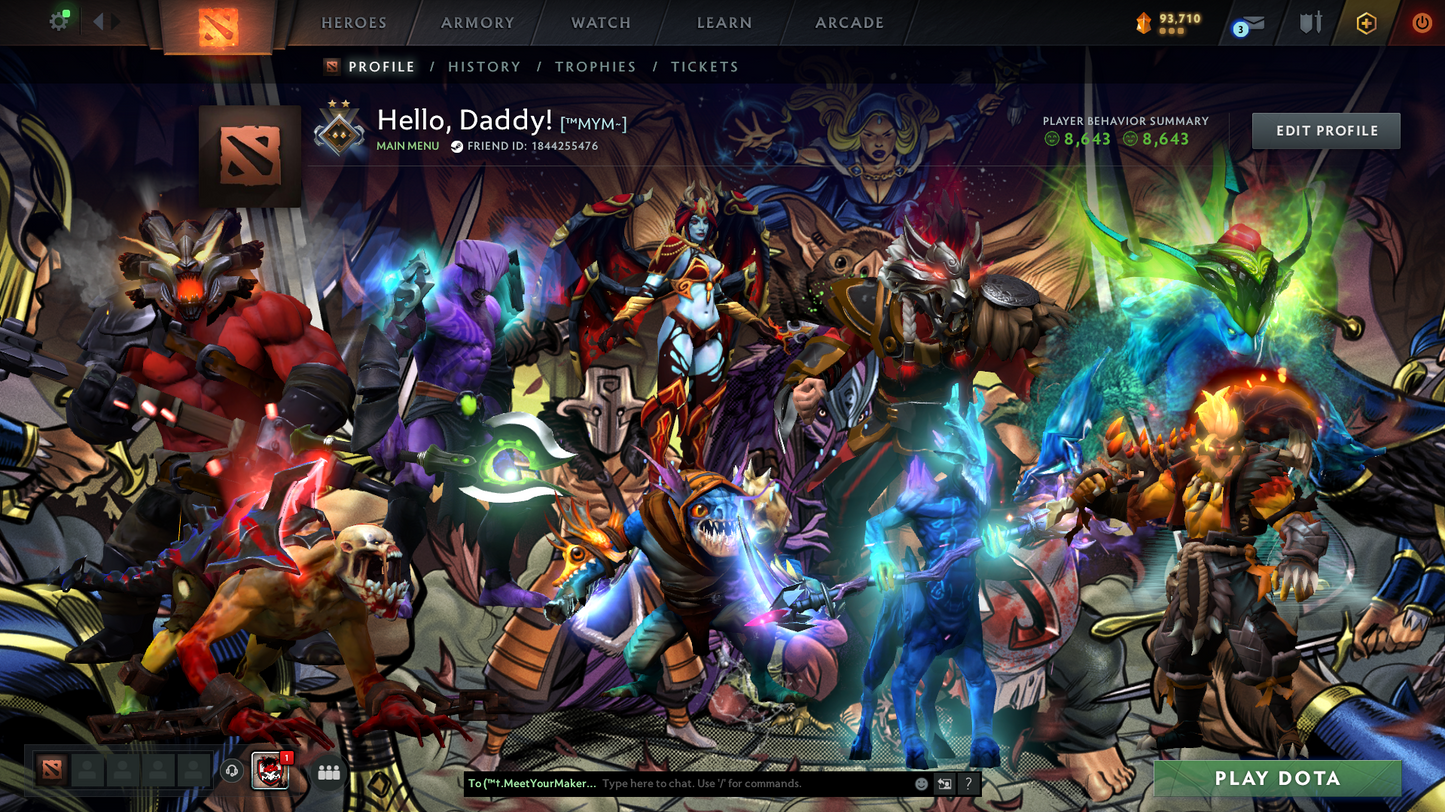This screenshot has height=812, width=1445.
Task: Open the mail inbox with 3 notifications
Action: pyautogui.click(x=1248, y=24)
